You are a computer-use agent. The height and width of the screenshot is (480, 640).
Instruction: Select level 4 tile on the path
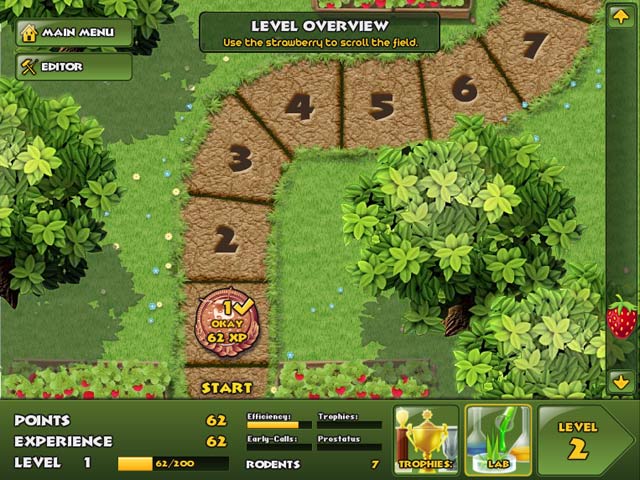pos(300,108)
